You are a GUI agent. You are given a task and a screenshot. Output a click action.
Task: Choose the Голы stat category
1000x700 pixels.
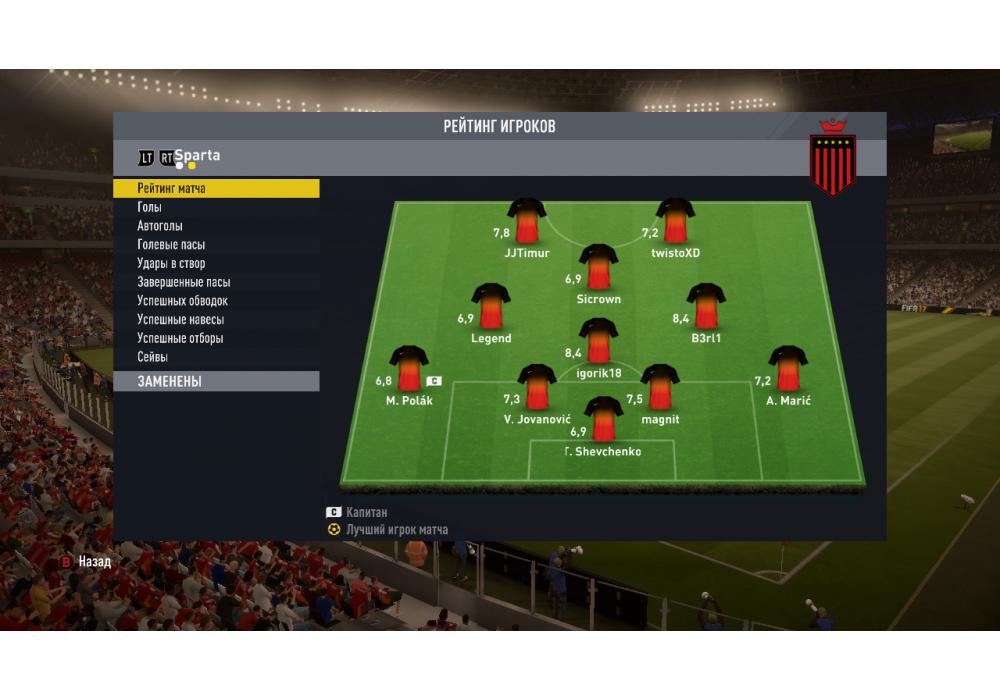pyautogui.click(x=215, y=207)
